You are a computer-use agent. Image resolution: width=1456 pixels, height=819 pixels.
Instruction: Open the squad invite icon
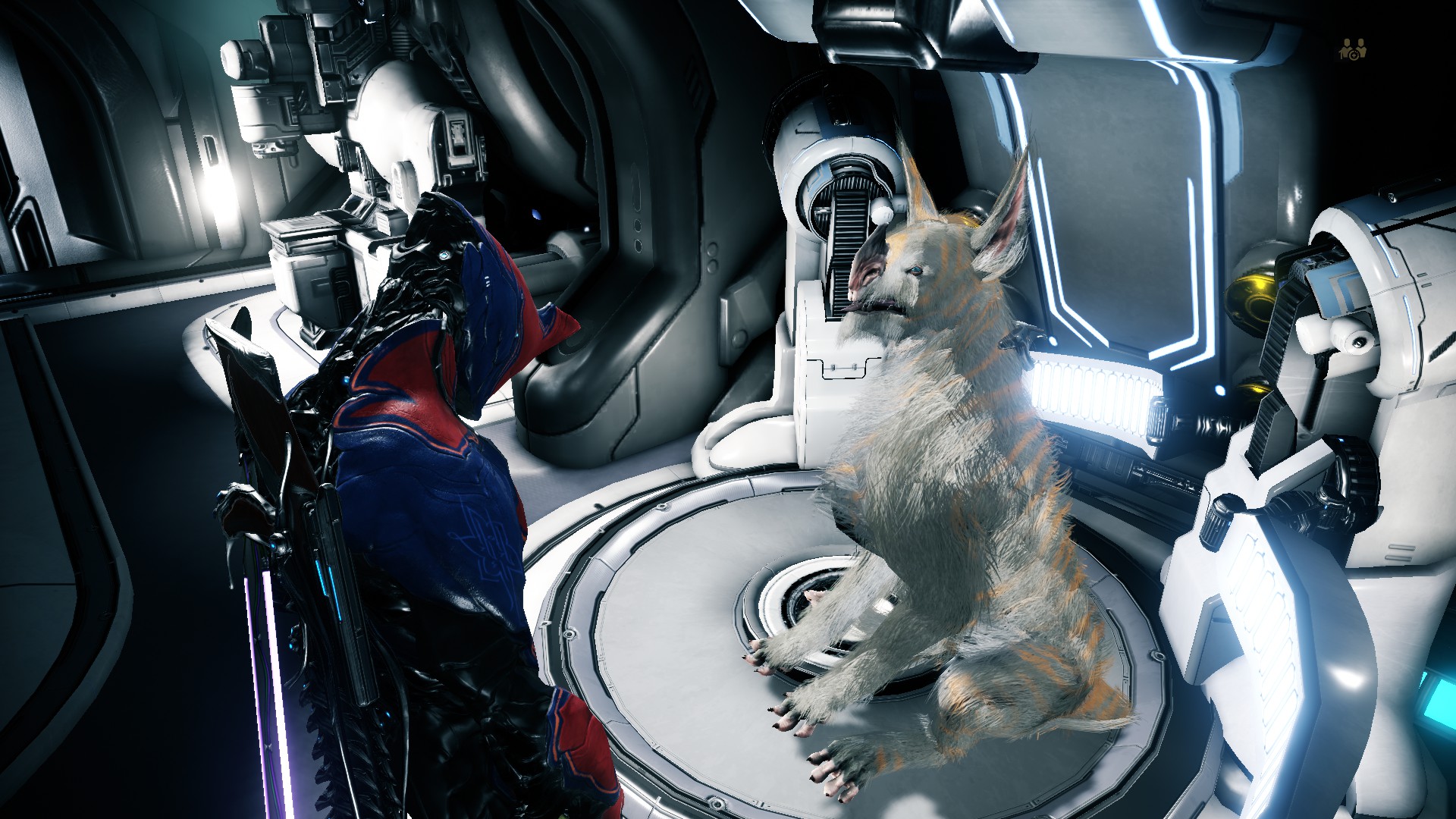tap(1352, 49)
